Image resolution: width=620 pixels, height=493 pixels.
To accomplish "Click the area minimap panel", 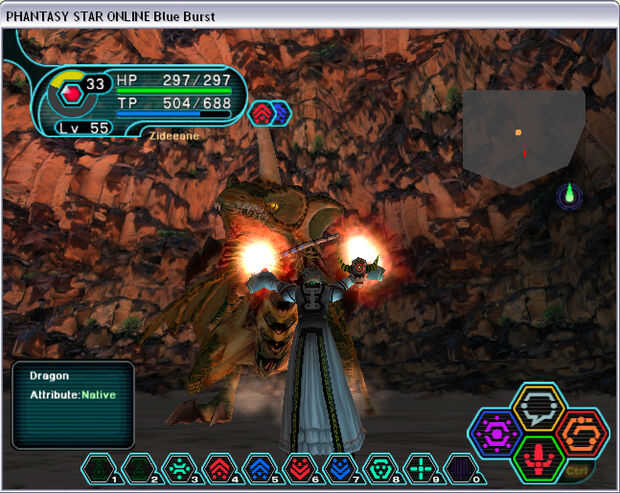I will point(522,137).
